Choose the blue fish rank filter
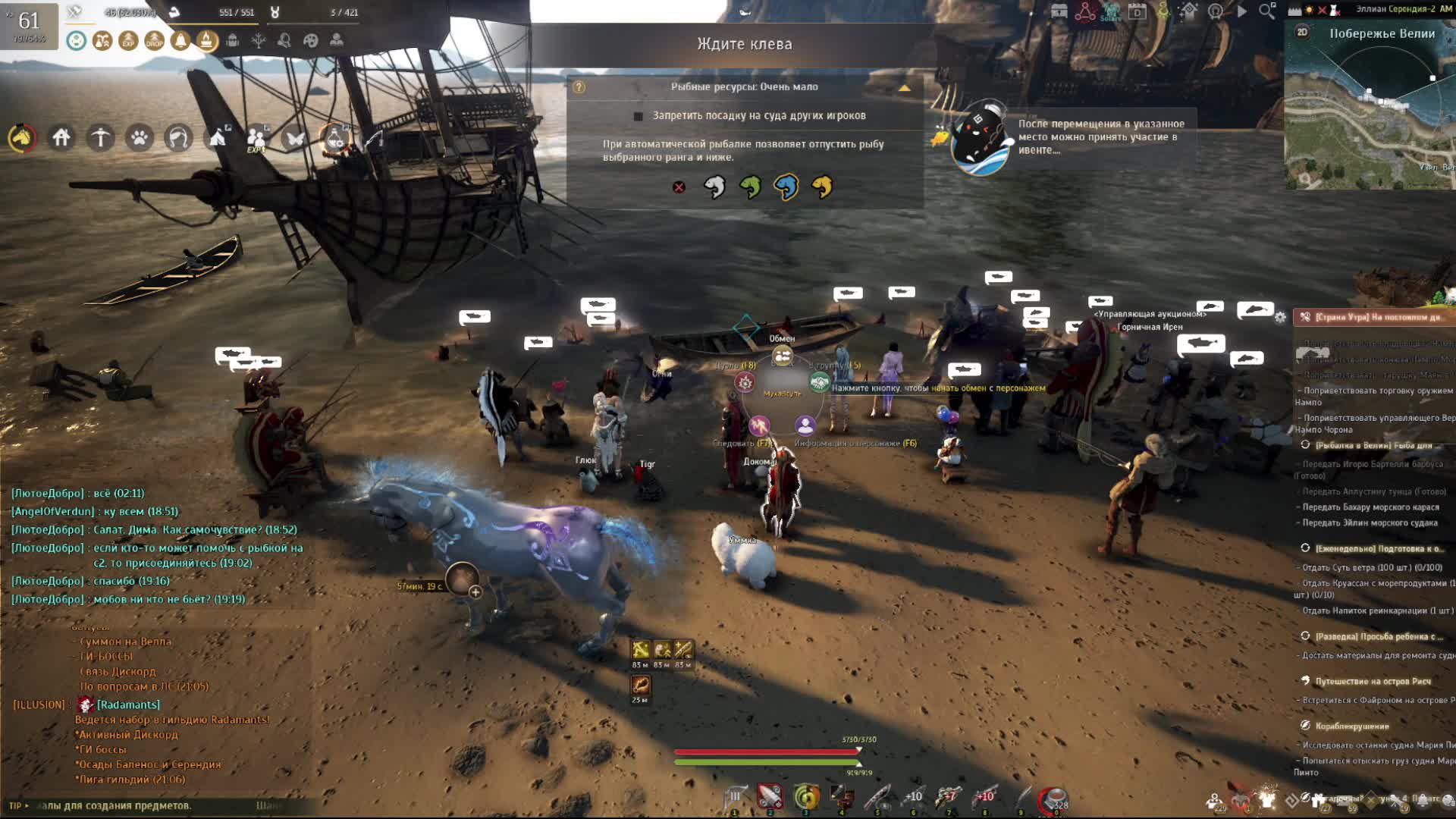 coord(786,187)
